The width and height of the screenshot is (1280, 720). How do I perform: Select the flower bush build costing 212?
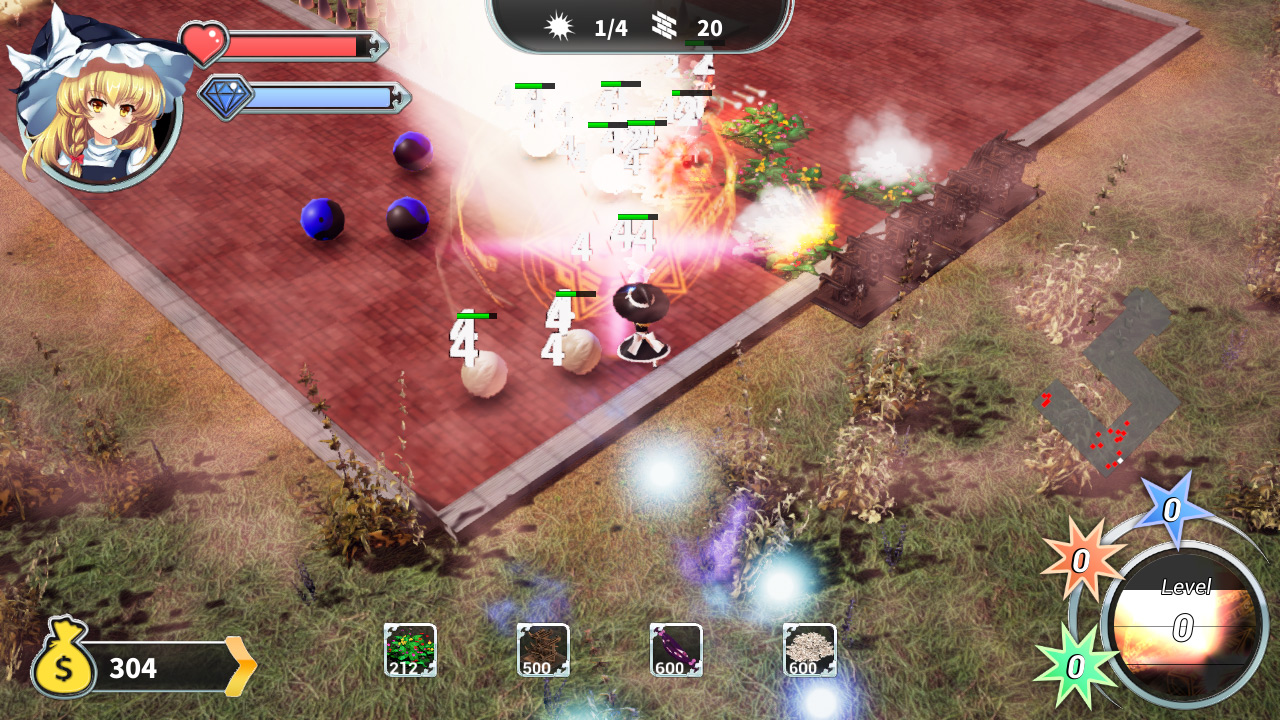point(409,649)
